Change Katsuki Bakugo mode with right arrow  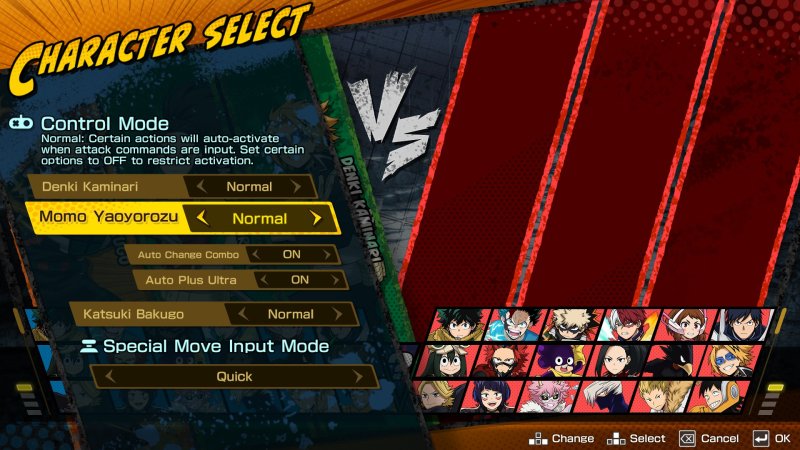click(x=342, y=314)
